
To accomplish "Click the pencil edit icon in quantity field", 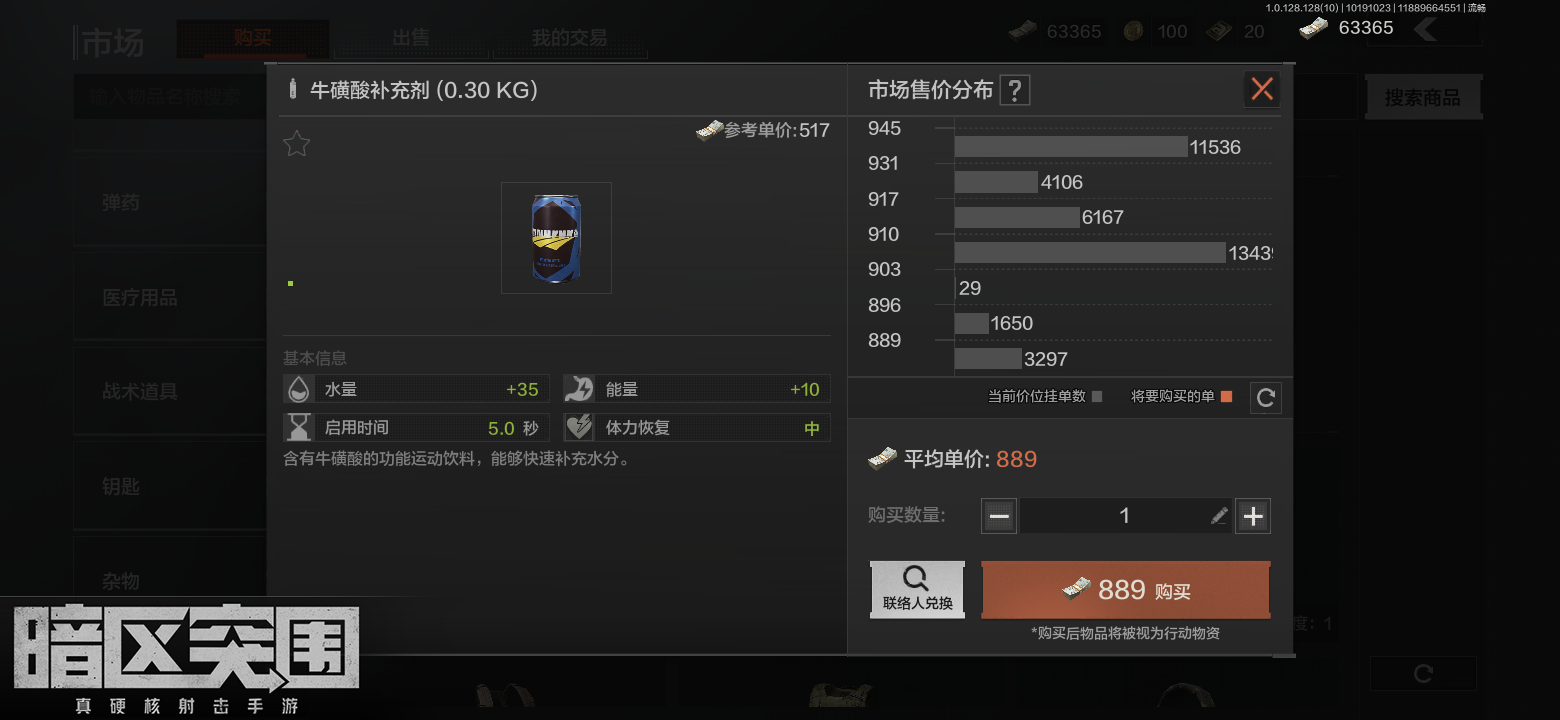I will point(1218,515).
